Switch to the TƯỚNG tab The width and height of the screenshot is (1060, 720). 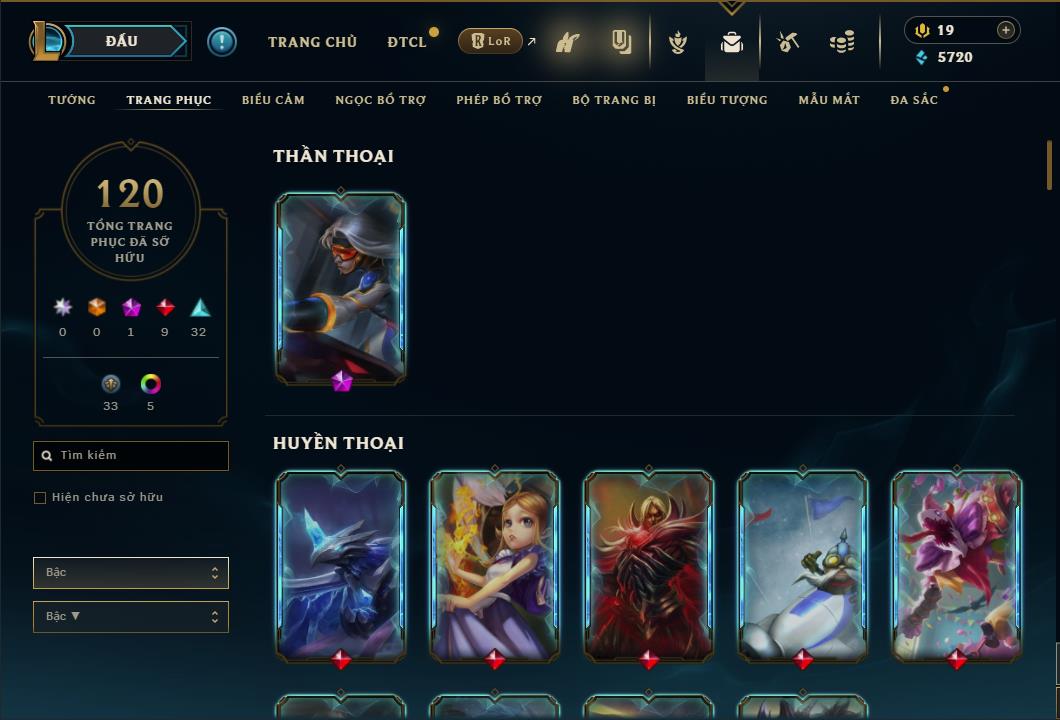(x=72, y=100)
